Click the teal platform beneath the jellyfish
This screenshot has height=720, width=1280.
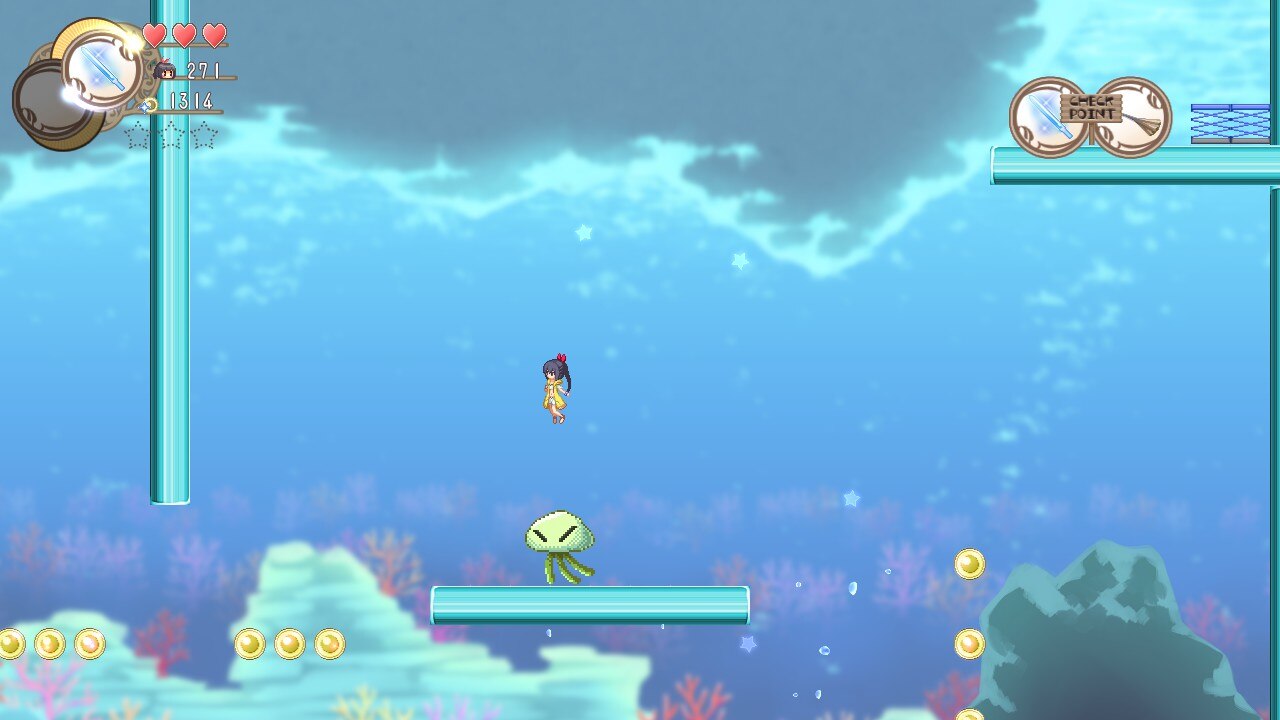(590, 603)
